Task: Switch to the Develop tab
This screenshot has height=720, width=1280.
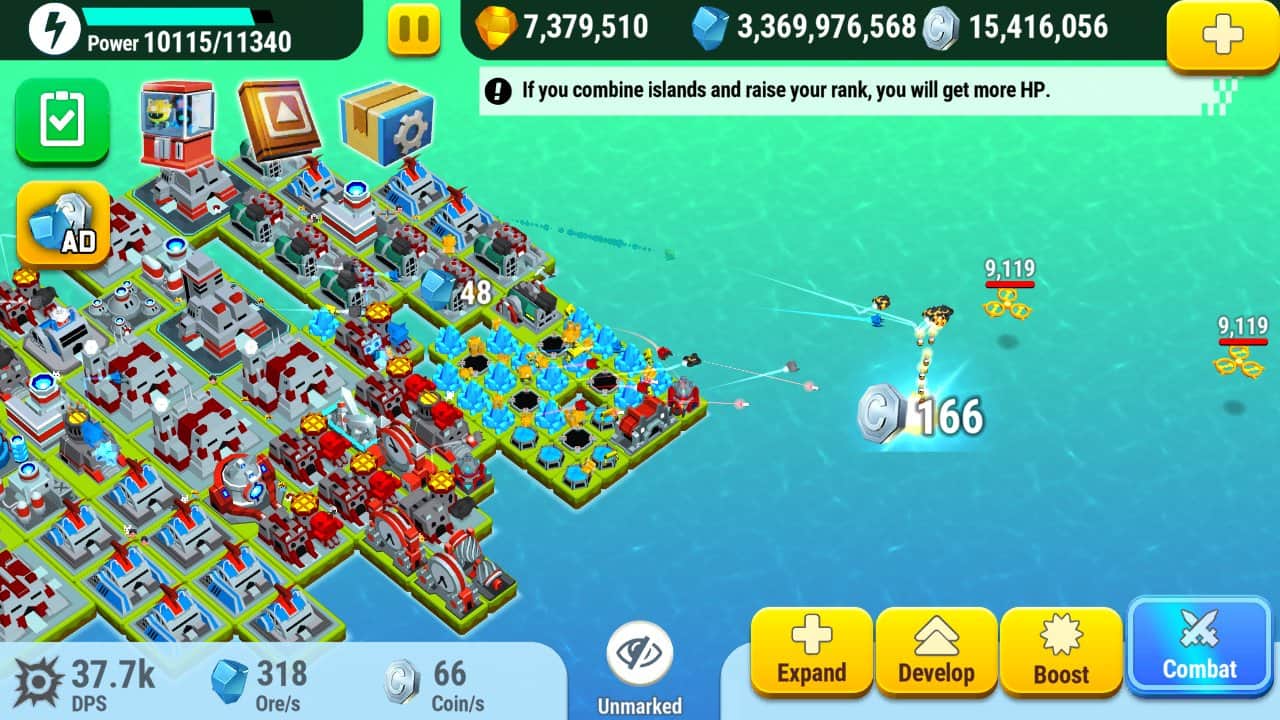Action: [936, 652]
